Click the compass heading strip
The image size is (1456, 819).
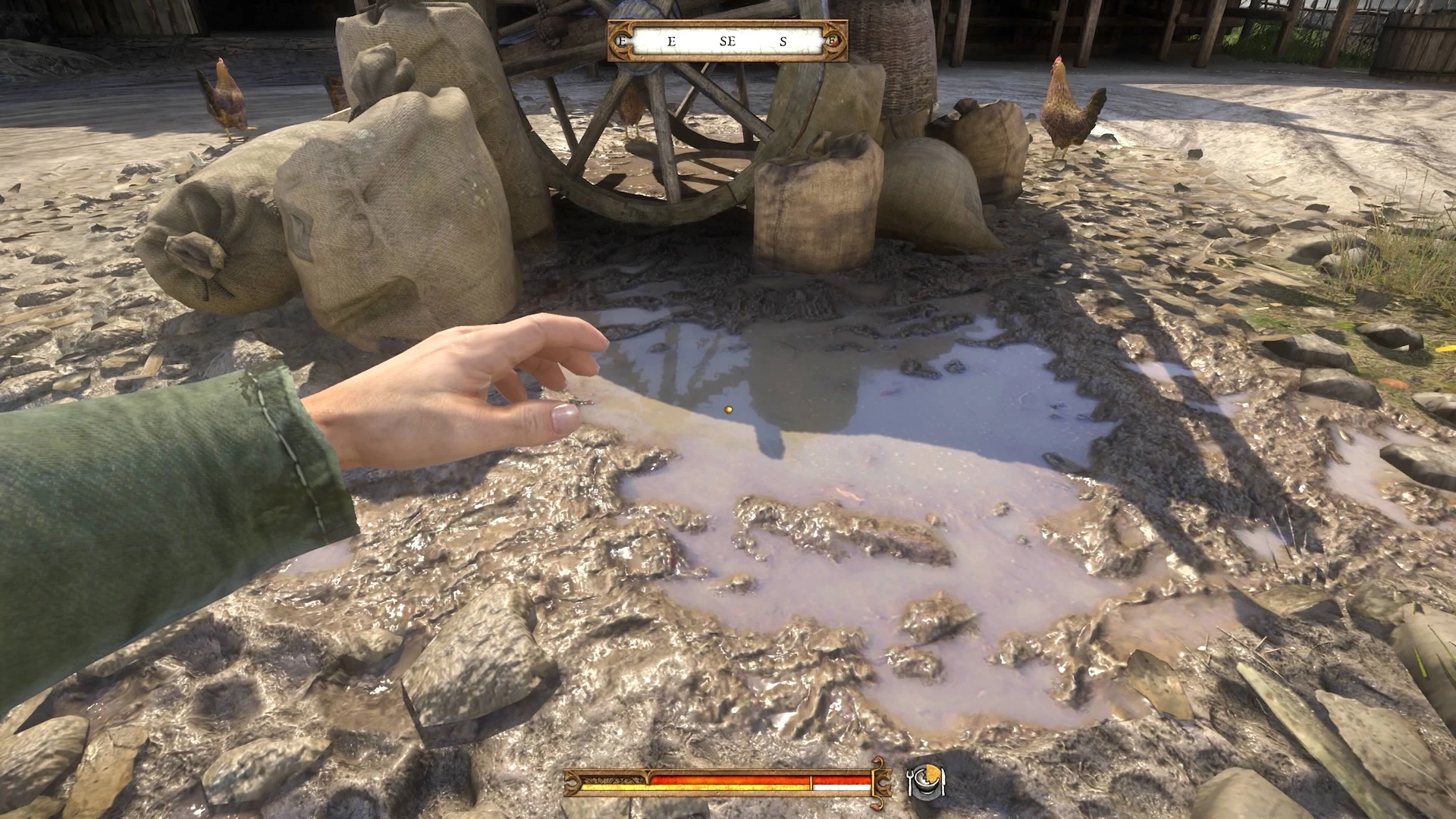pyautogui.click(x=727, y=41)
